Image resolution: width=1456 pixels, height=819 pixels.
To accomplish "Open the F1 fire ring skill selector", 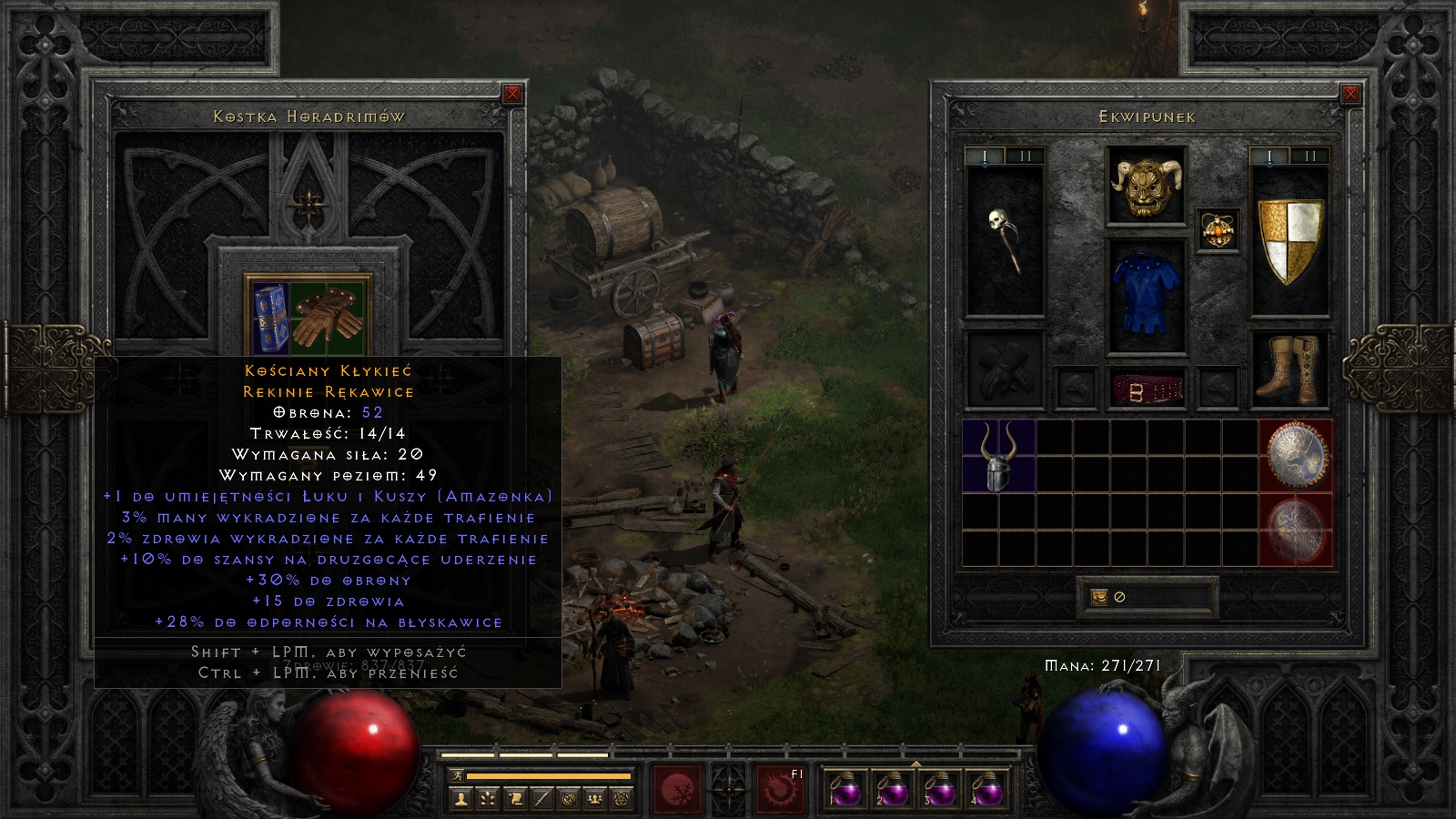I will pyautogui.click(x=780, y=788).
